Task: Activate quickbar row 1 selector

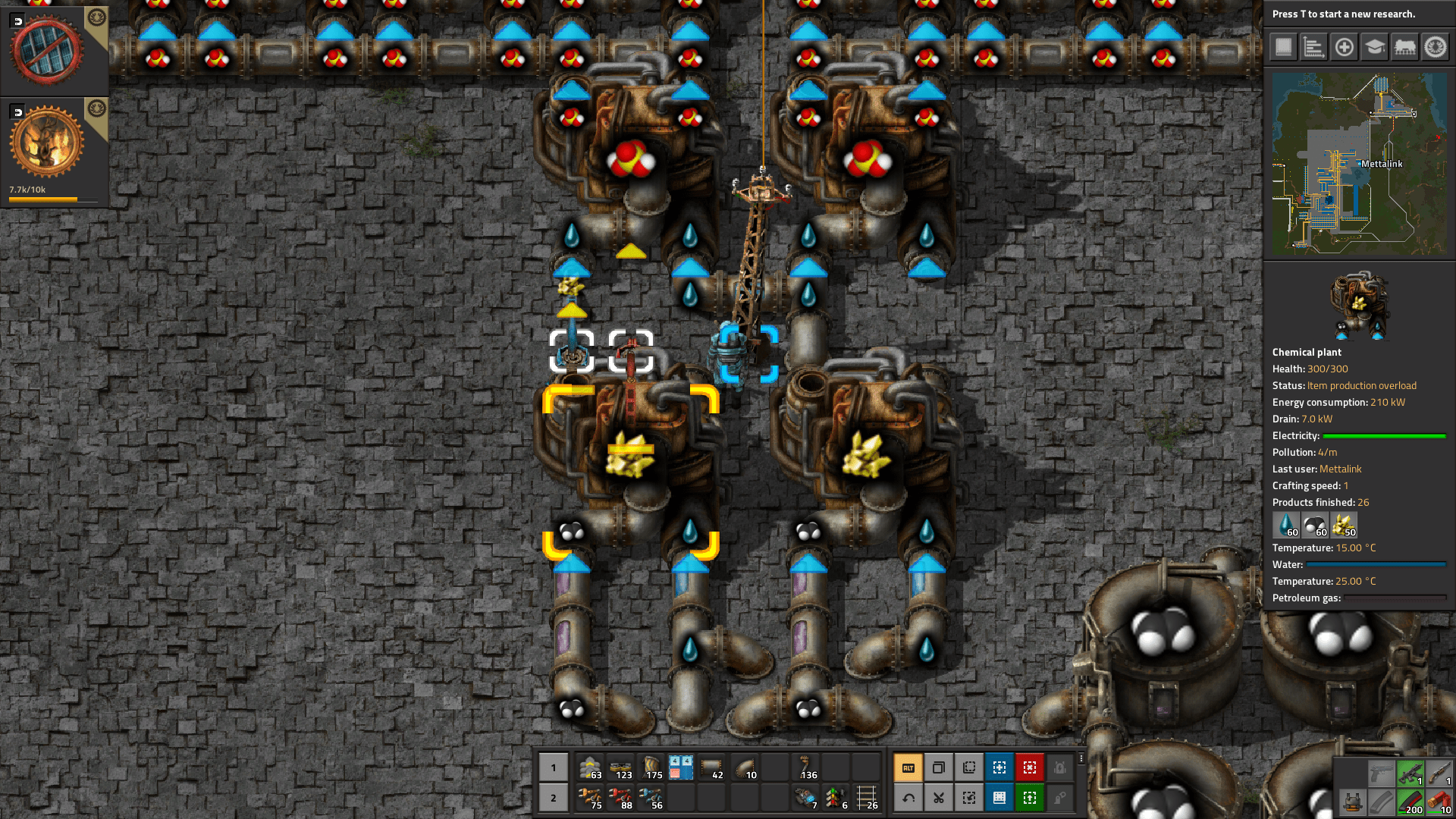Action: [553, 767]
